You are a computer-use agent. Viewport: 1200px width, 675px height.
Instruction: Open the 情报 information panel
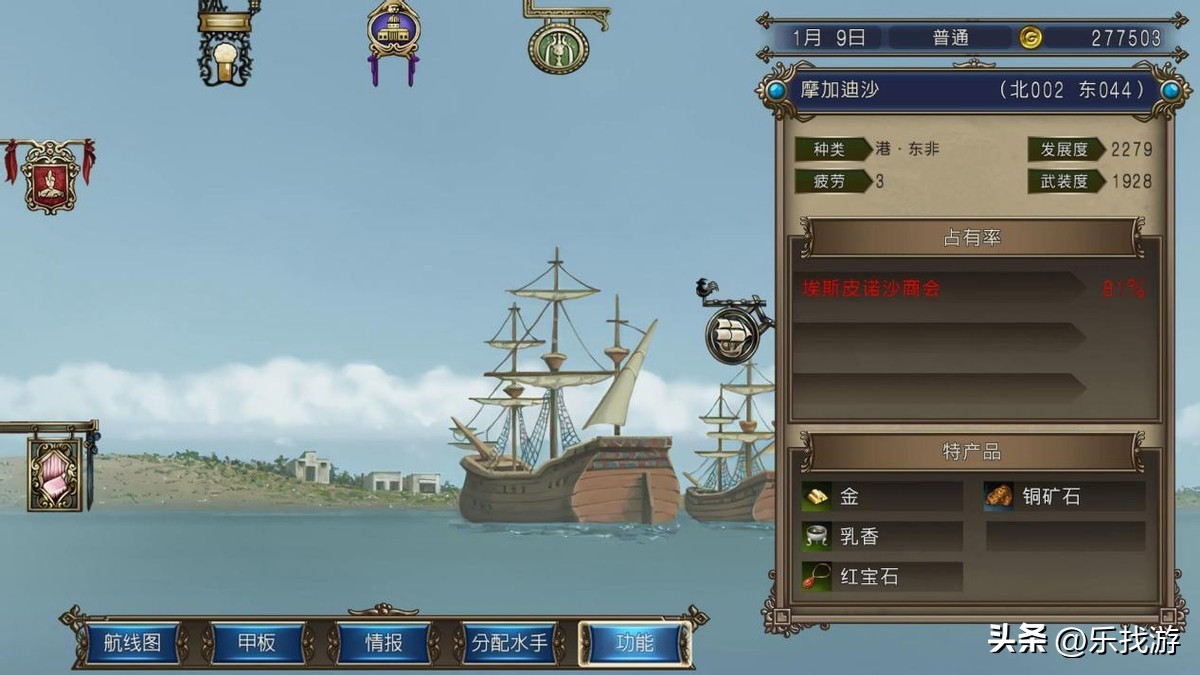coord(383,643)
